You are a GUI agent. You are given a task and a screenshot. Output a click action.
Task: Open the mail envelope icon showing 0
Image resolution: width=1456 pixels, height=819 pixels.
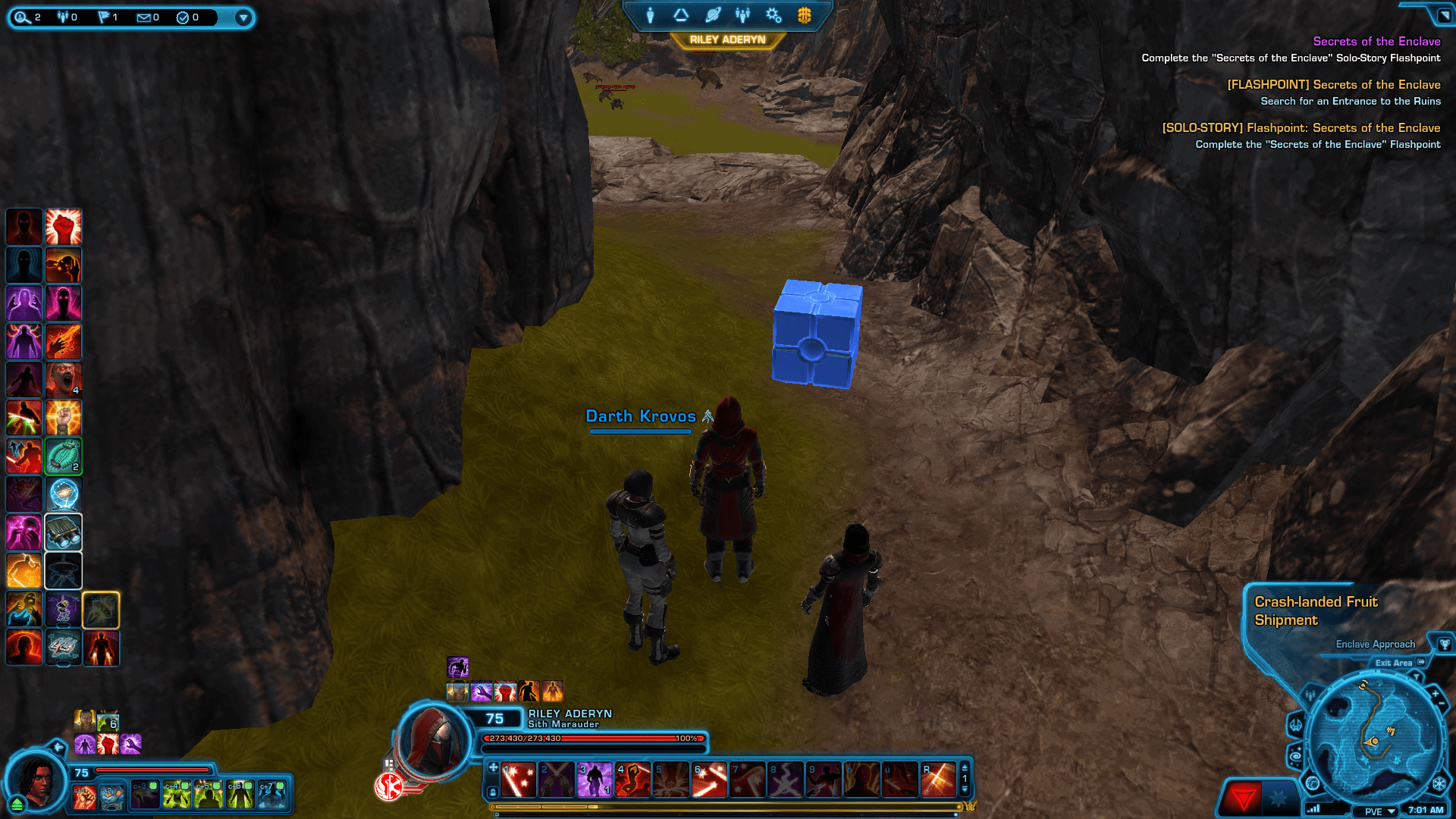(x=144, y=18)
